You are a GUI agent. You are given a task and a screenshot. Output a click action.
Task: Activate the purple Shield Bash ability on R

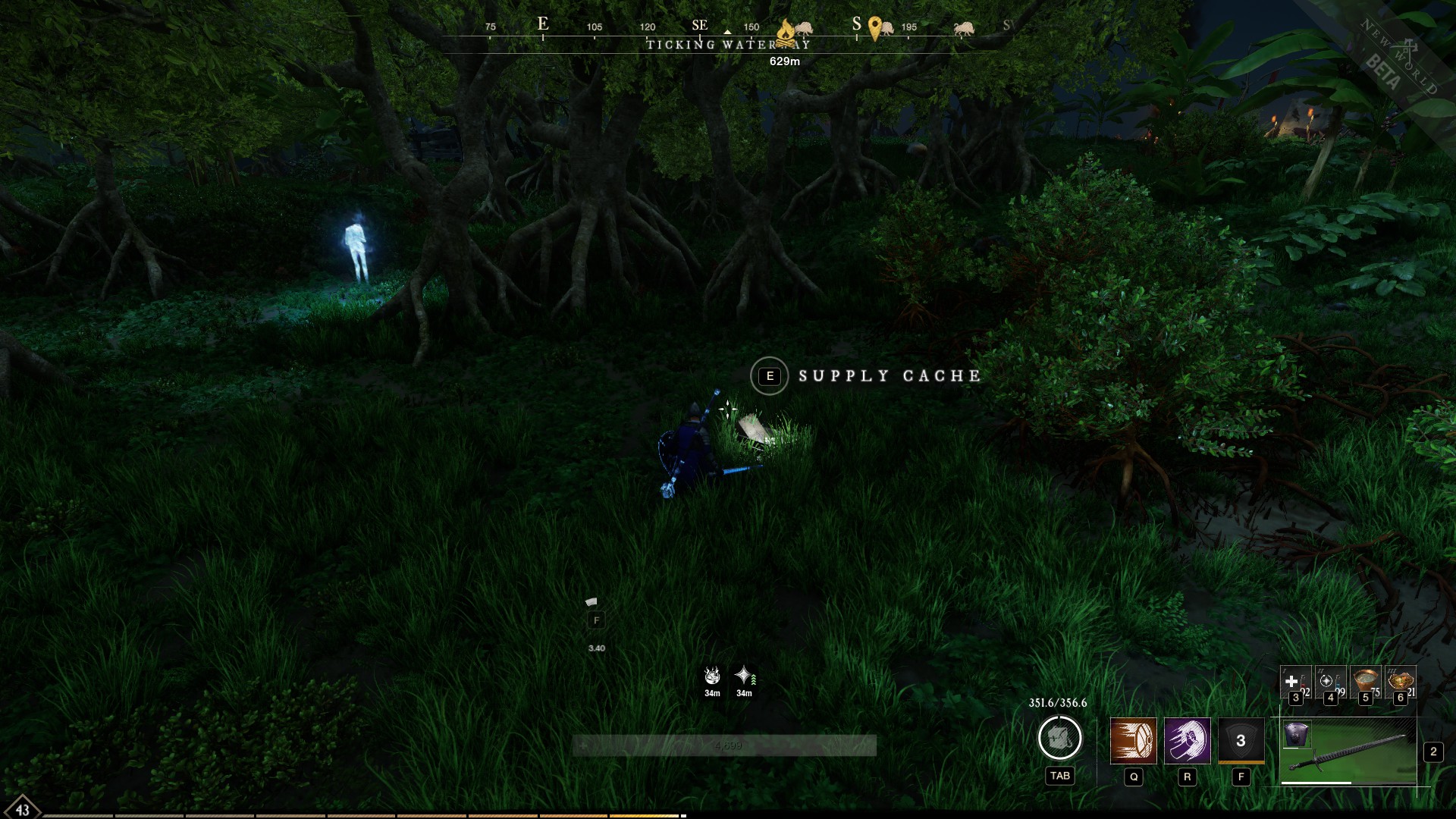point(1188,742)
